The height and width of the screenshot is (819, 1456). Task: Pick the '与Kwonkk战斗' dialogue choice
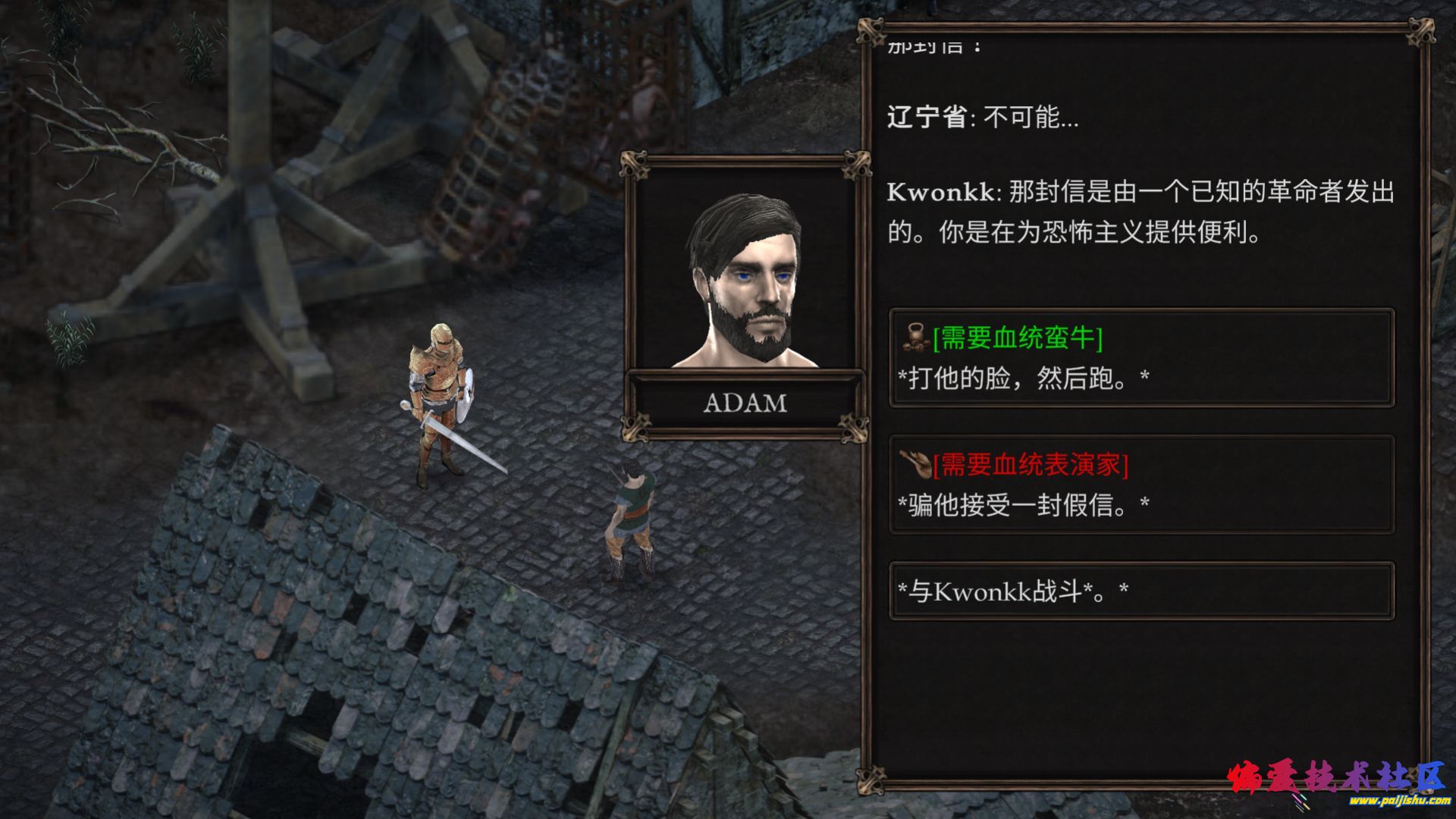point(1141,591)
